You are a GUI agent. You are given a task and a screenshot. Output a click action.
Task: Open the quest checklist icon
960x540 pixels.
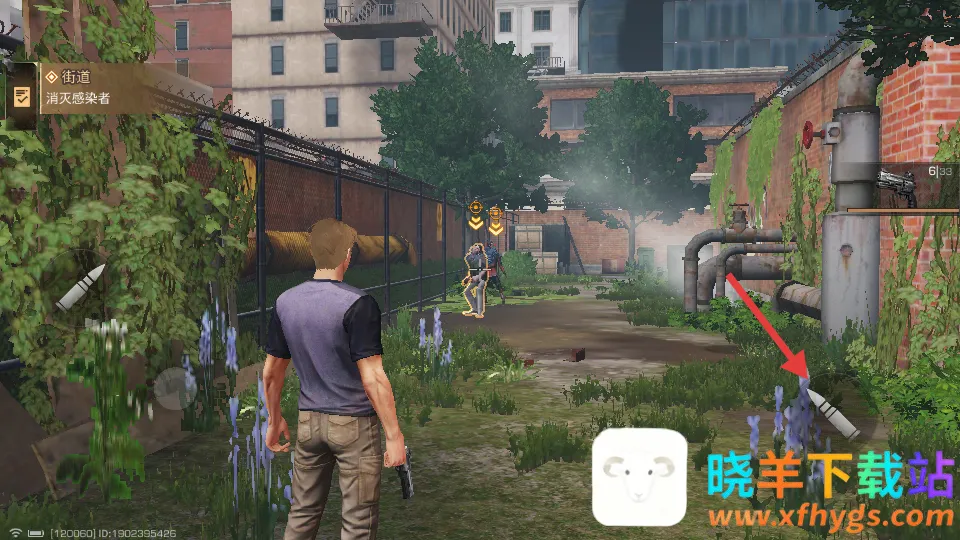pos(21,96)
